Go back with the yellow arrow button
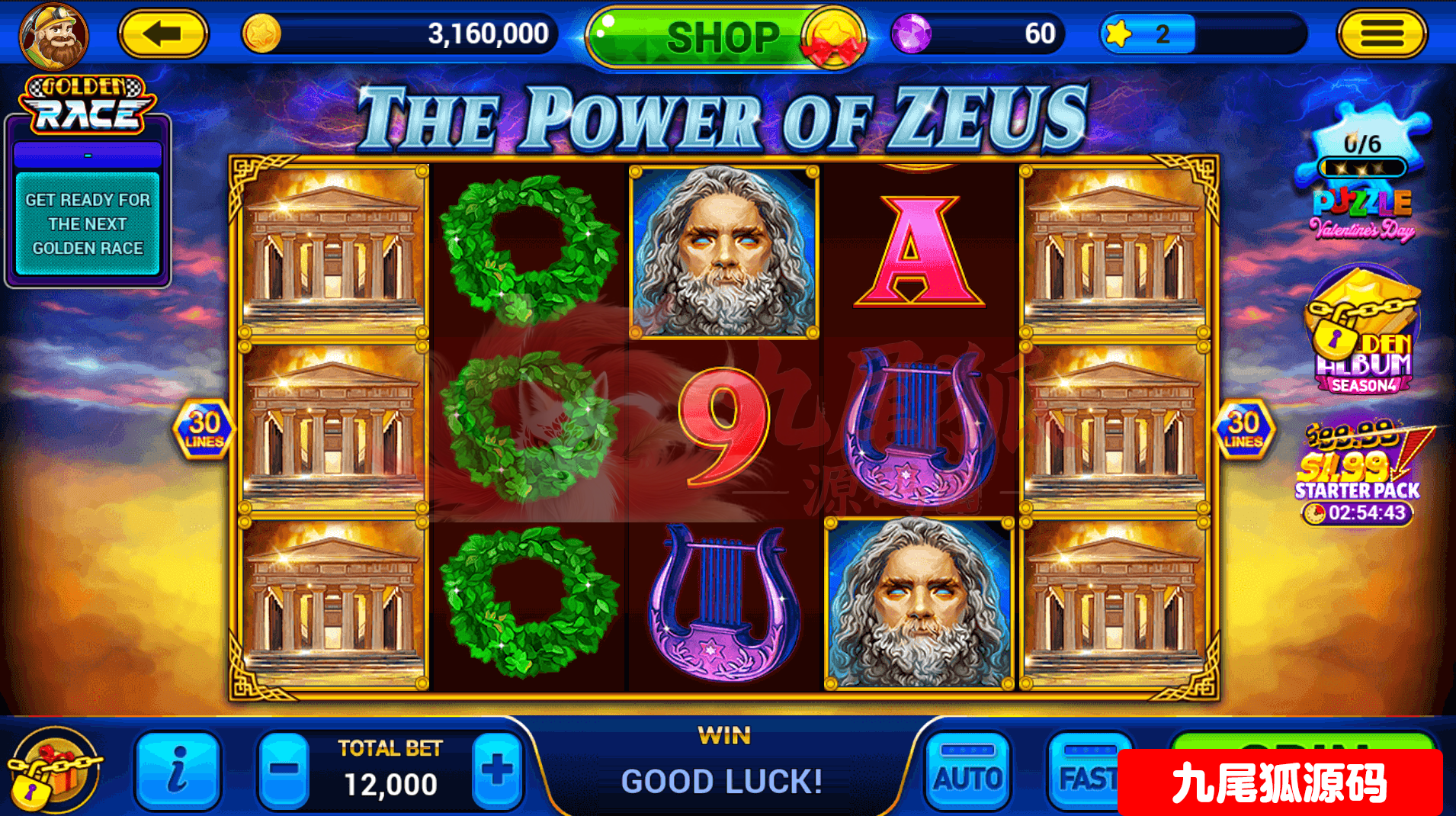Screen dimensions: 1456x816 [162, 34]
